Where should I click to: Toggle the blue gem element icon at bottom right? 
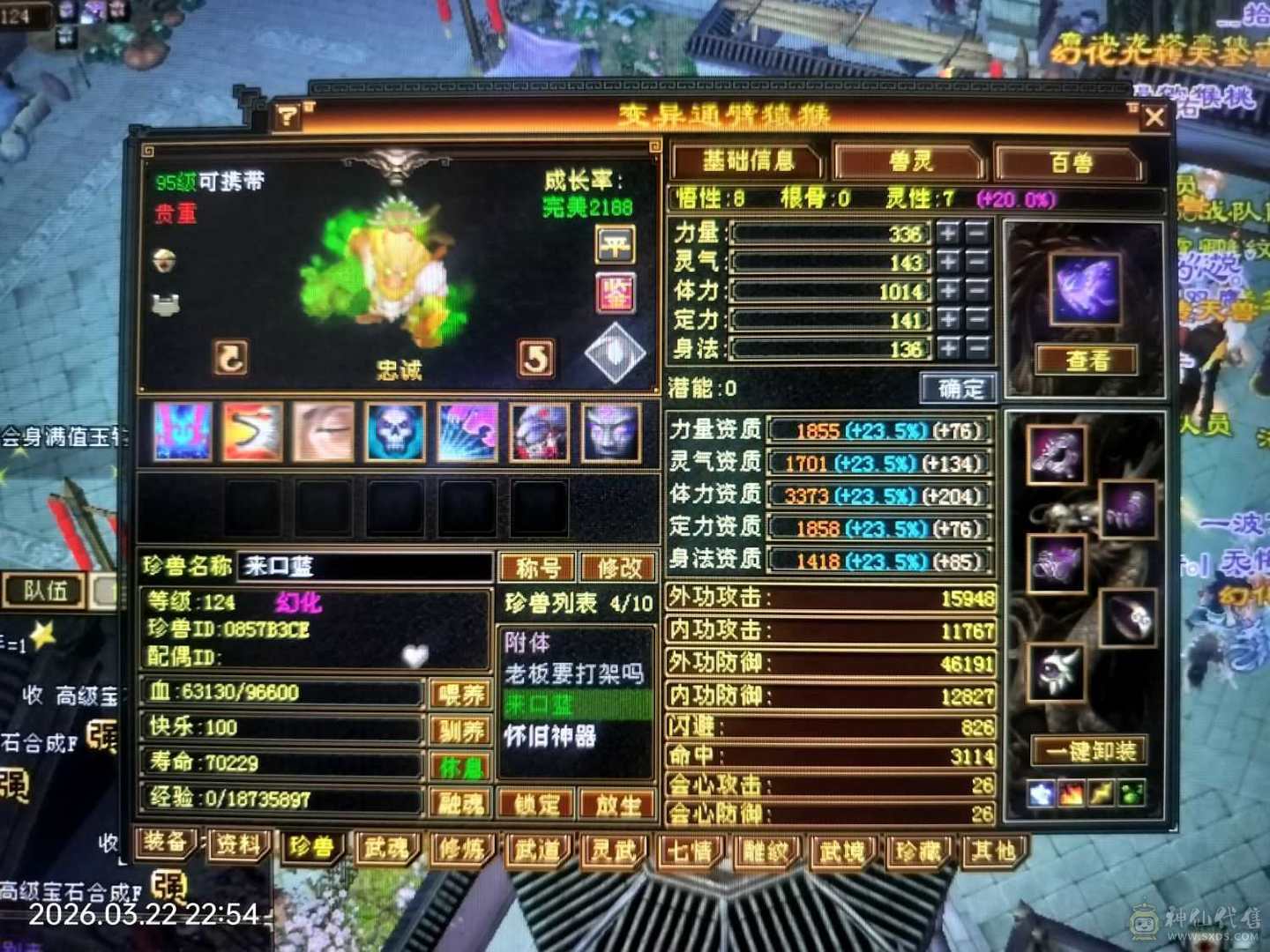1041,792
